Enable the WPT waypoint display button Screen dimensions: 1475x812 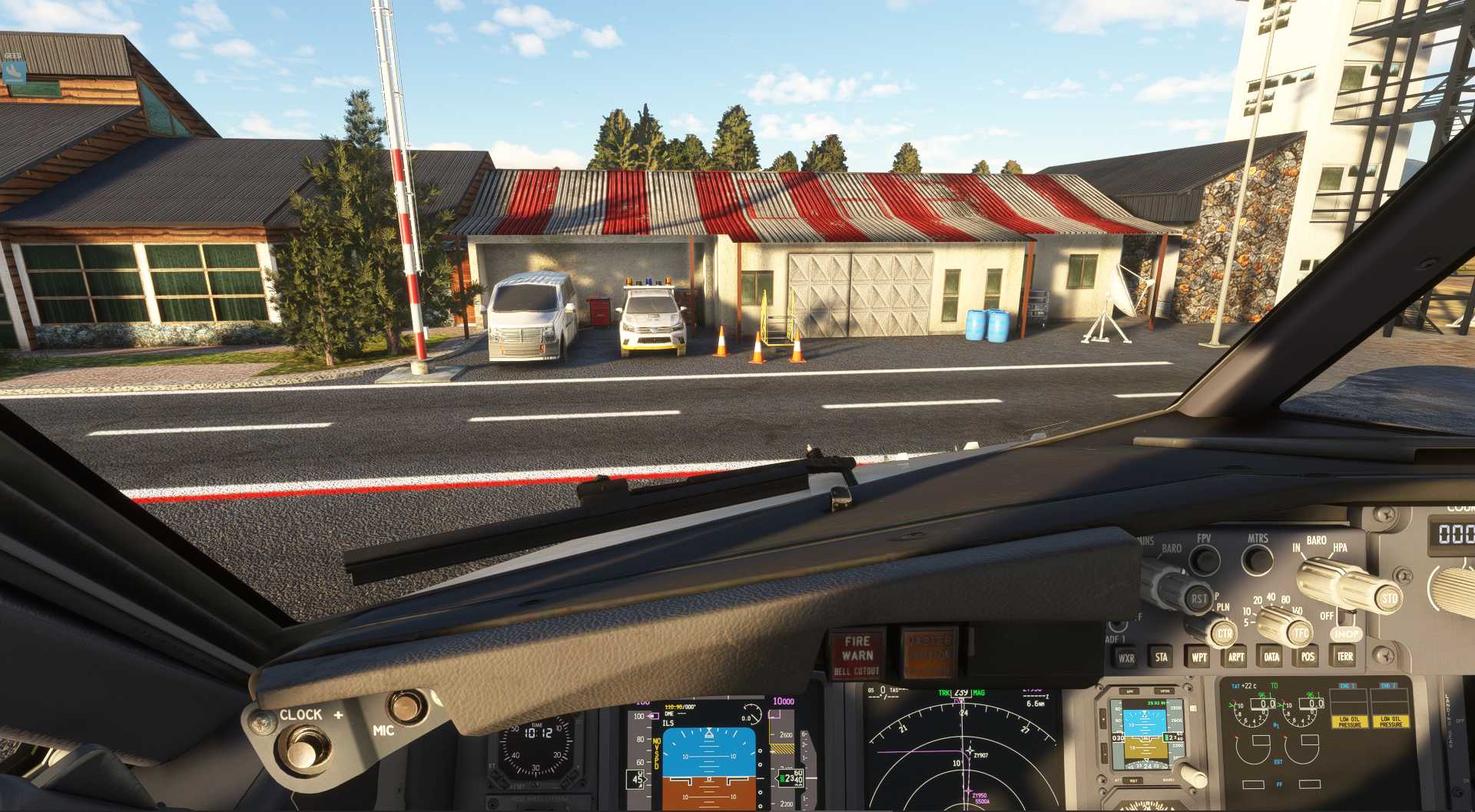click(x=1200, y=659)
